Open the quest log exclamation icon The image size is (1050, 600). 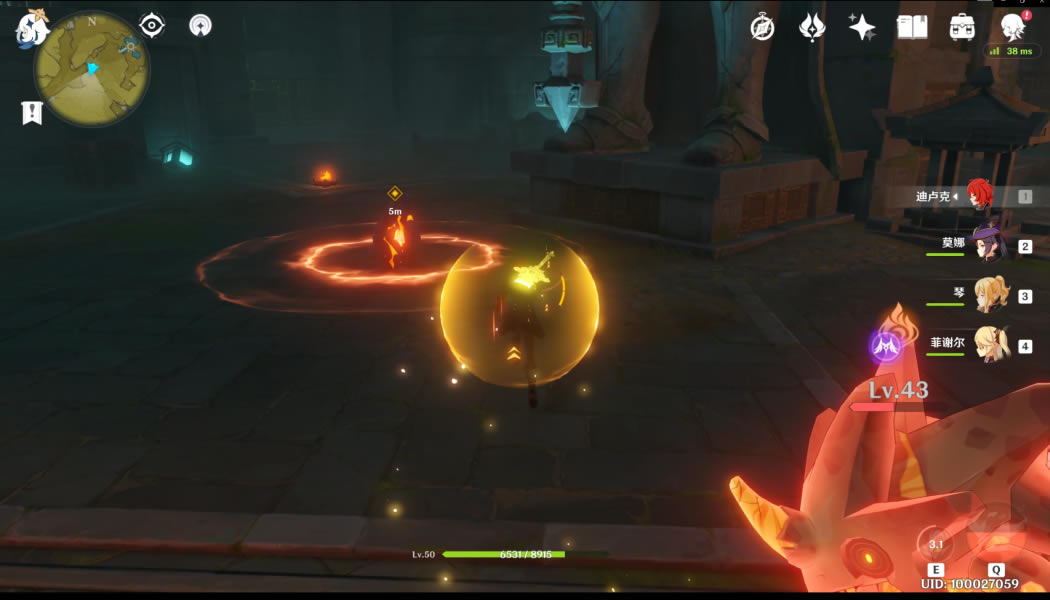[32, 113]
